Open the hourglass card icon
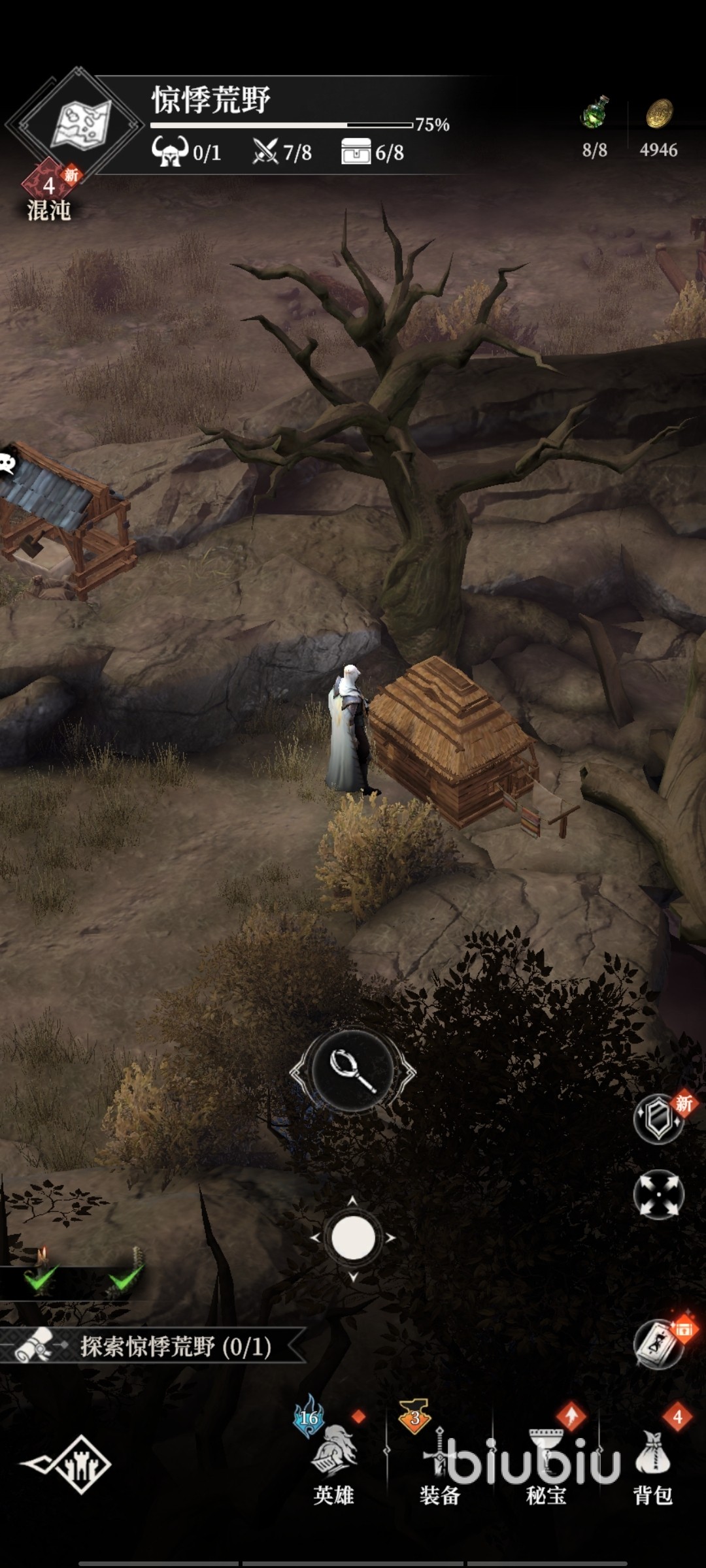Viewport: 706px width, 1568px height. pyautogui.click(x=659, y=1343)
